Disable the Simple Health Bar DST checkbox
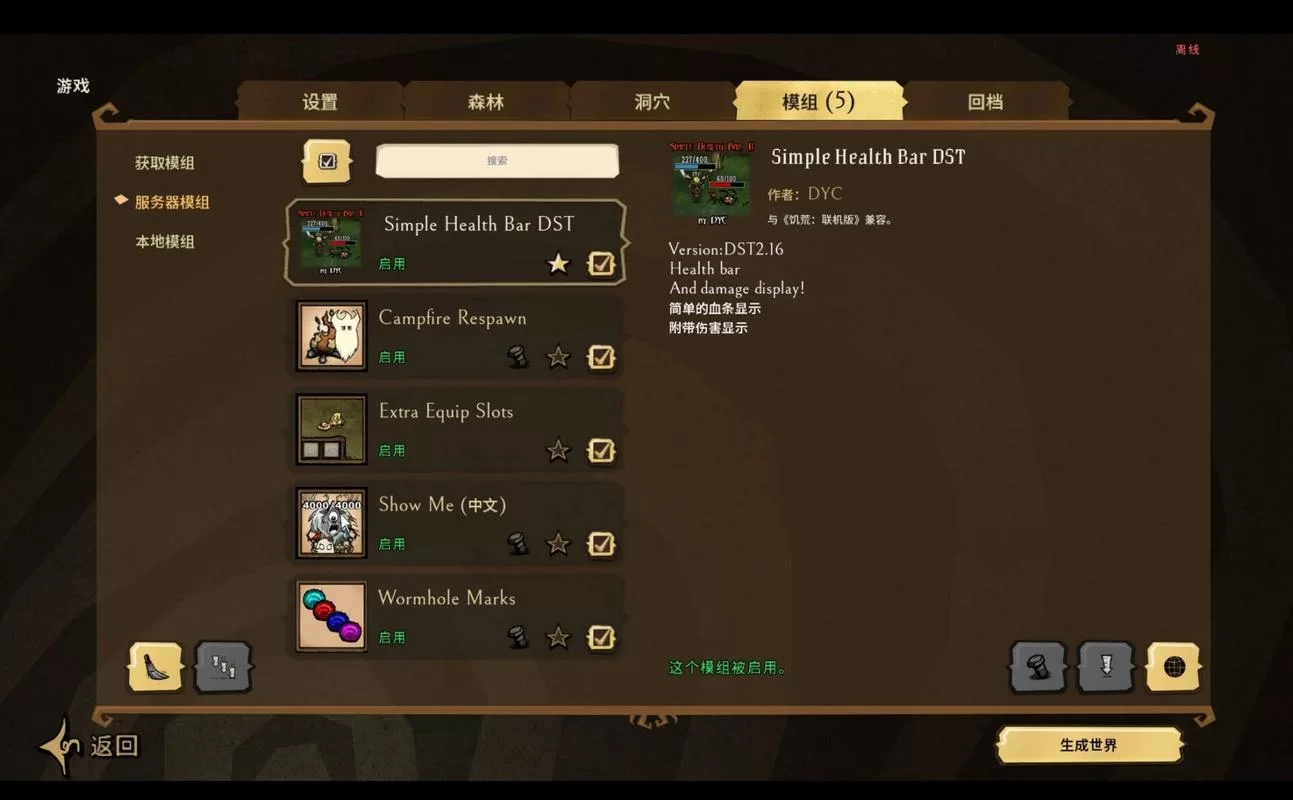 pyautogui.click(x=601, y=264)
